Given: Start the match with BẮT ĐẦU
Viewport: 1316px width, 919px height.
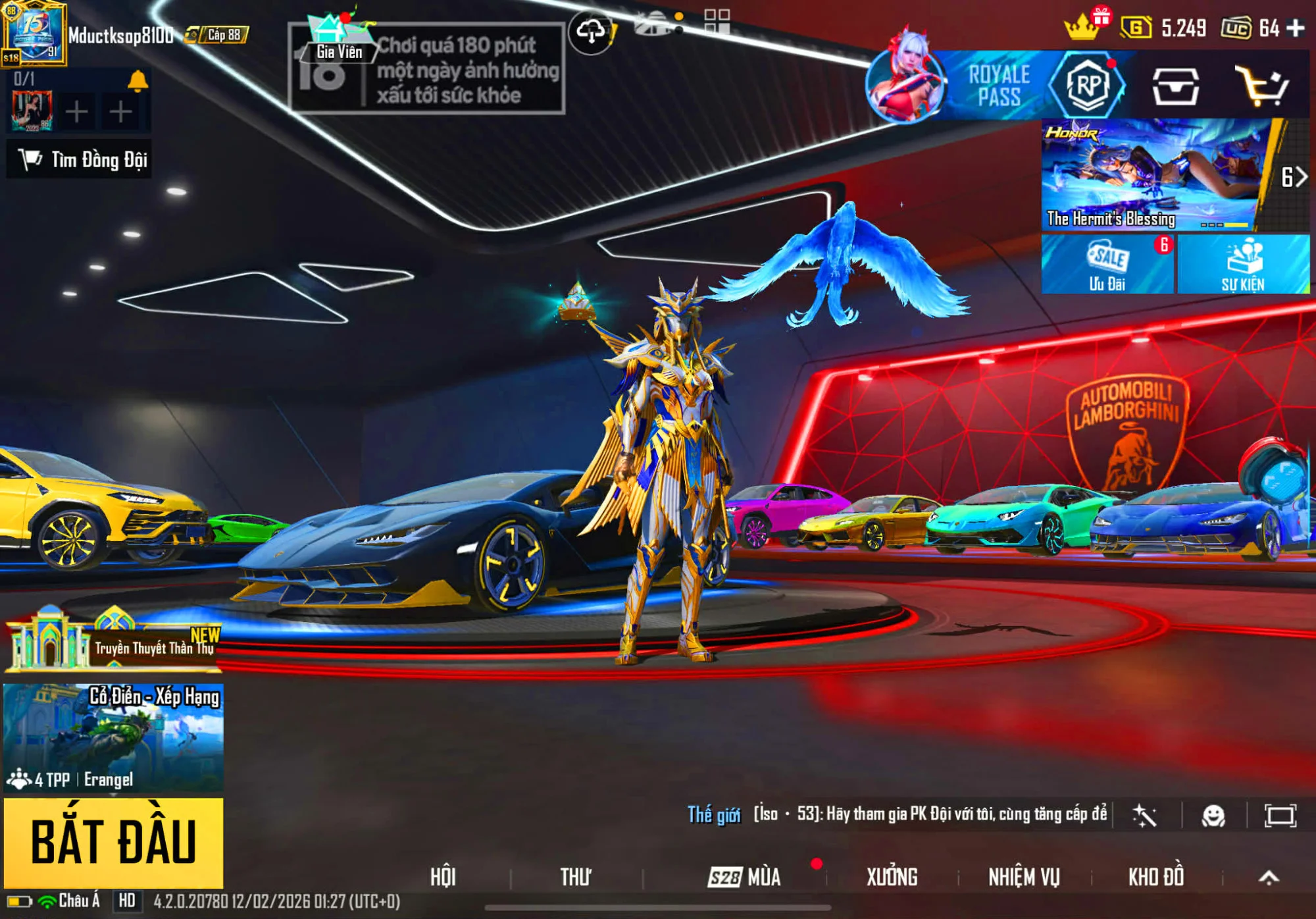Looking at the screenshot, I should click(x=113, y=841).
